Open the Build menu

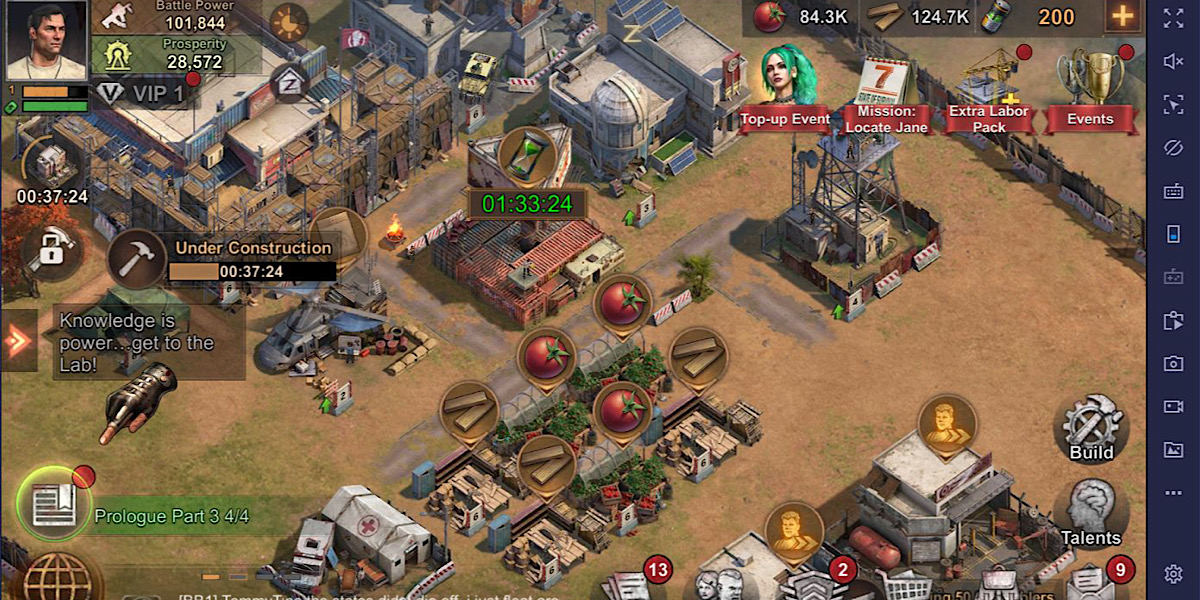[x=1091, y=428]
